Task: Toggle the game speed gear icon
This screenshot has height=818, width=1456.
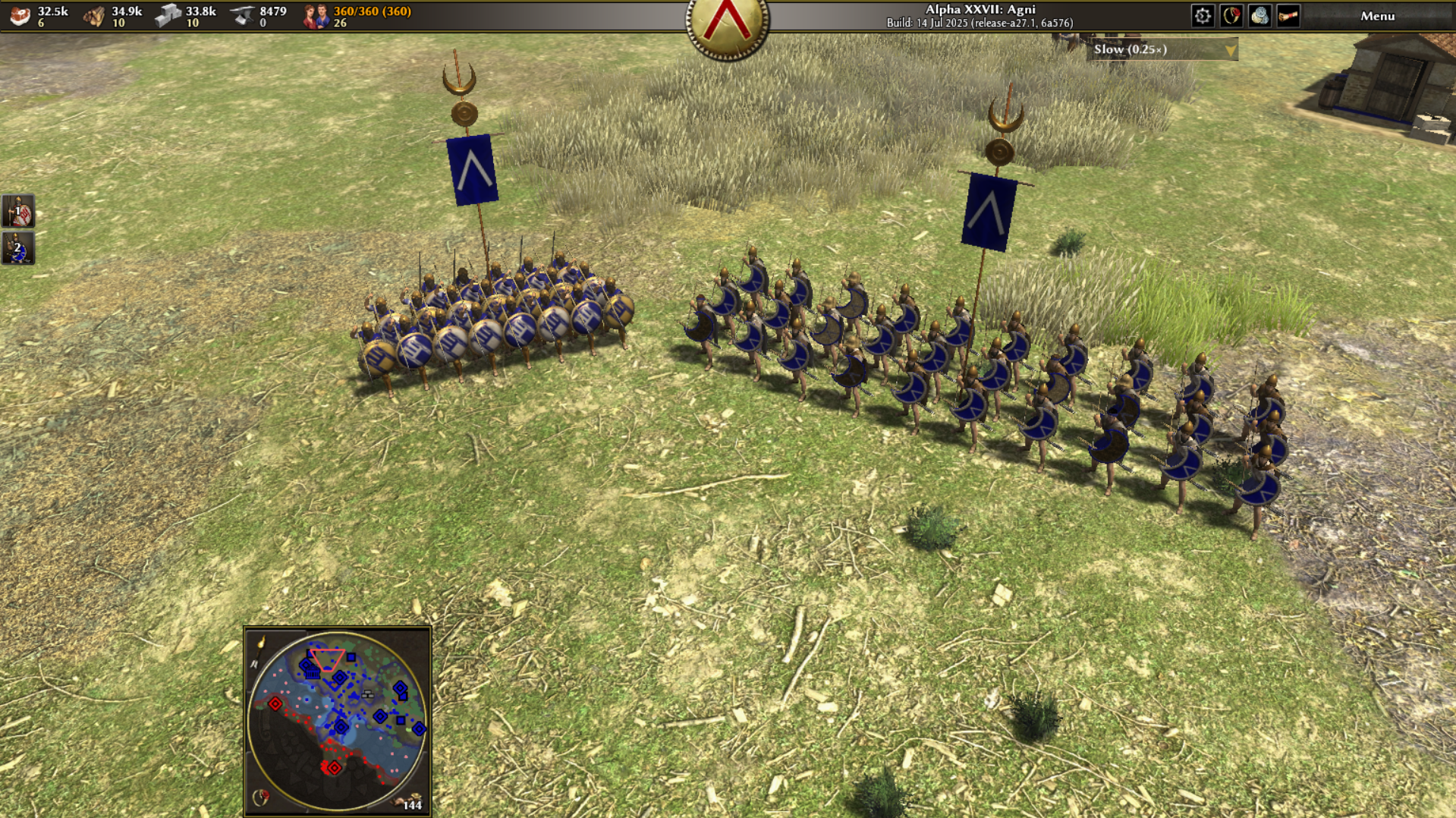Action: click(1202, 16)
